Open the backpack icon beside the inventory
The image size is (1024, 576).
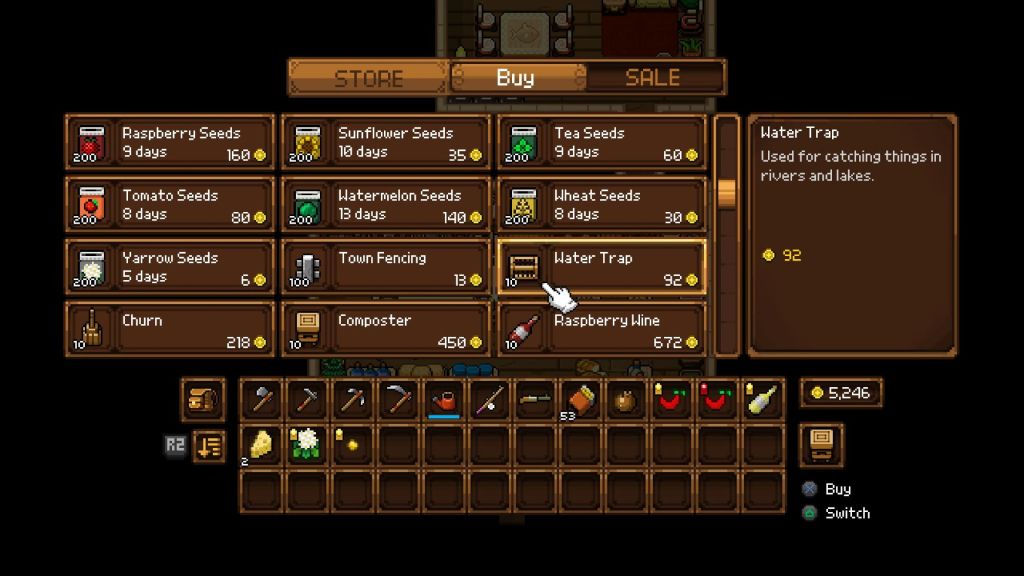click(x=202, y=400)
